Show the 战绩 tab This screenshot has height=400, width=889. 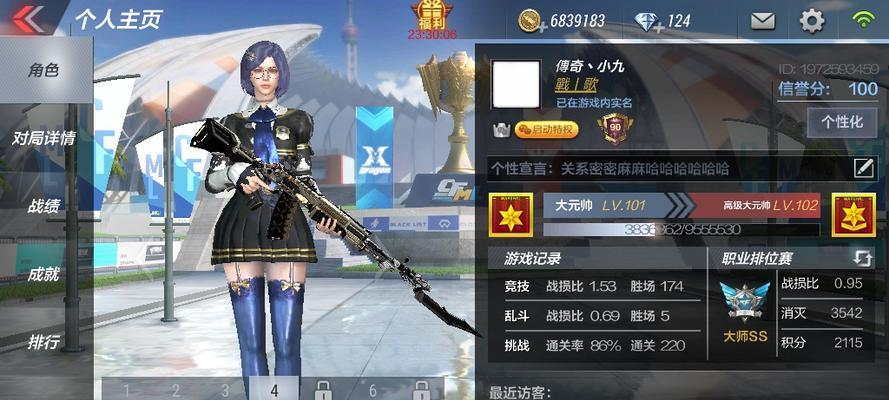pyautogui.click(x=44, y=206)
